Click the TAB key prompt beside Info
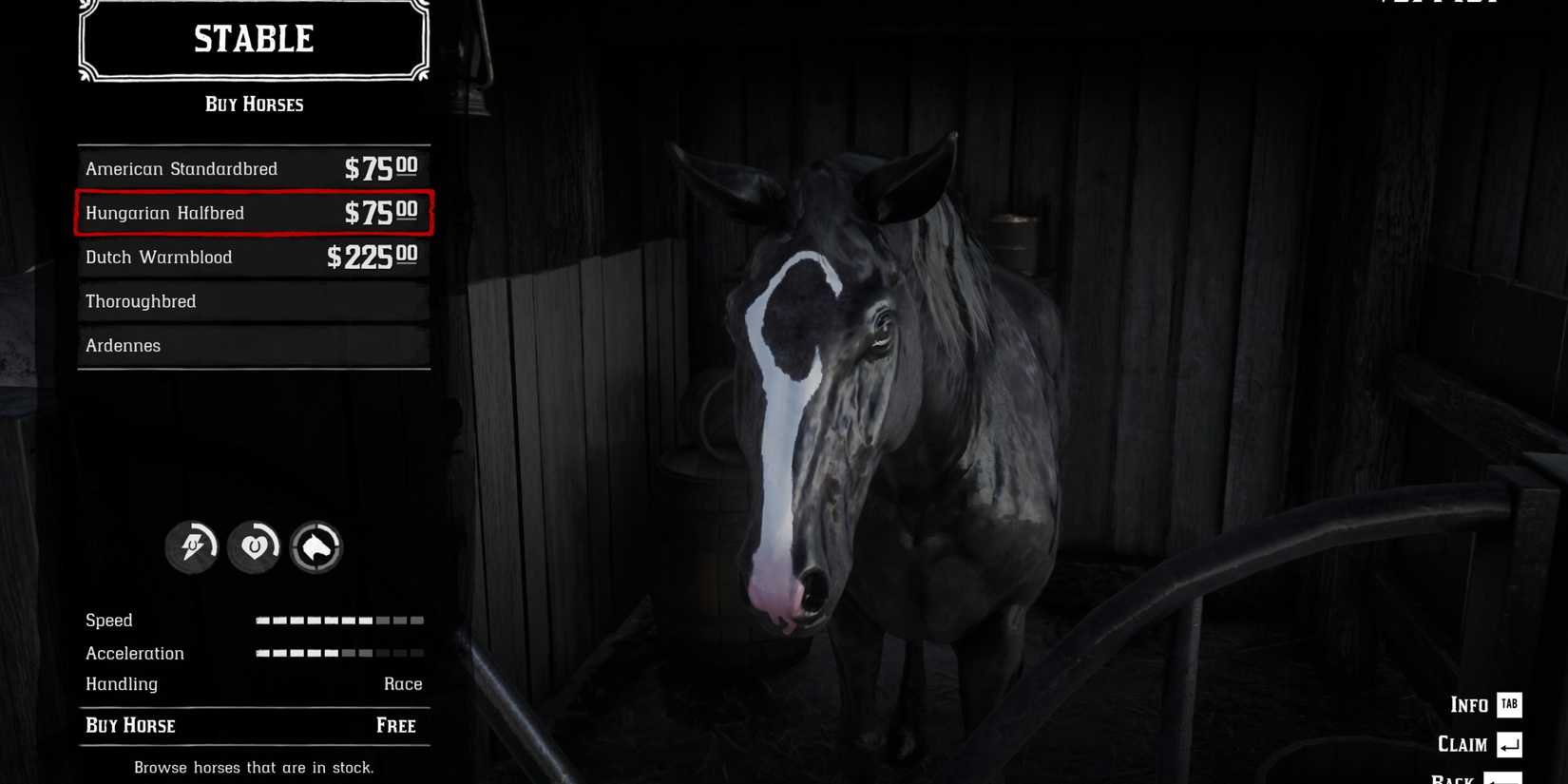The image size is (1568, 784). click(1508, 705)
